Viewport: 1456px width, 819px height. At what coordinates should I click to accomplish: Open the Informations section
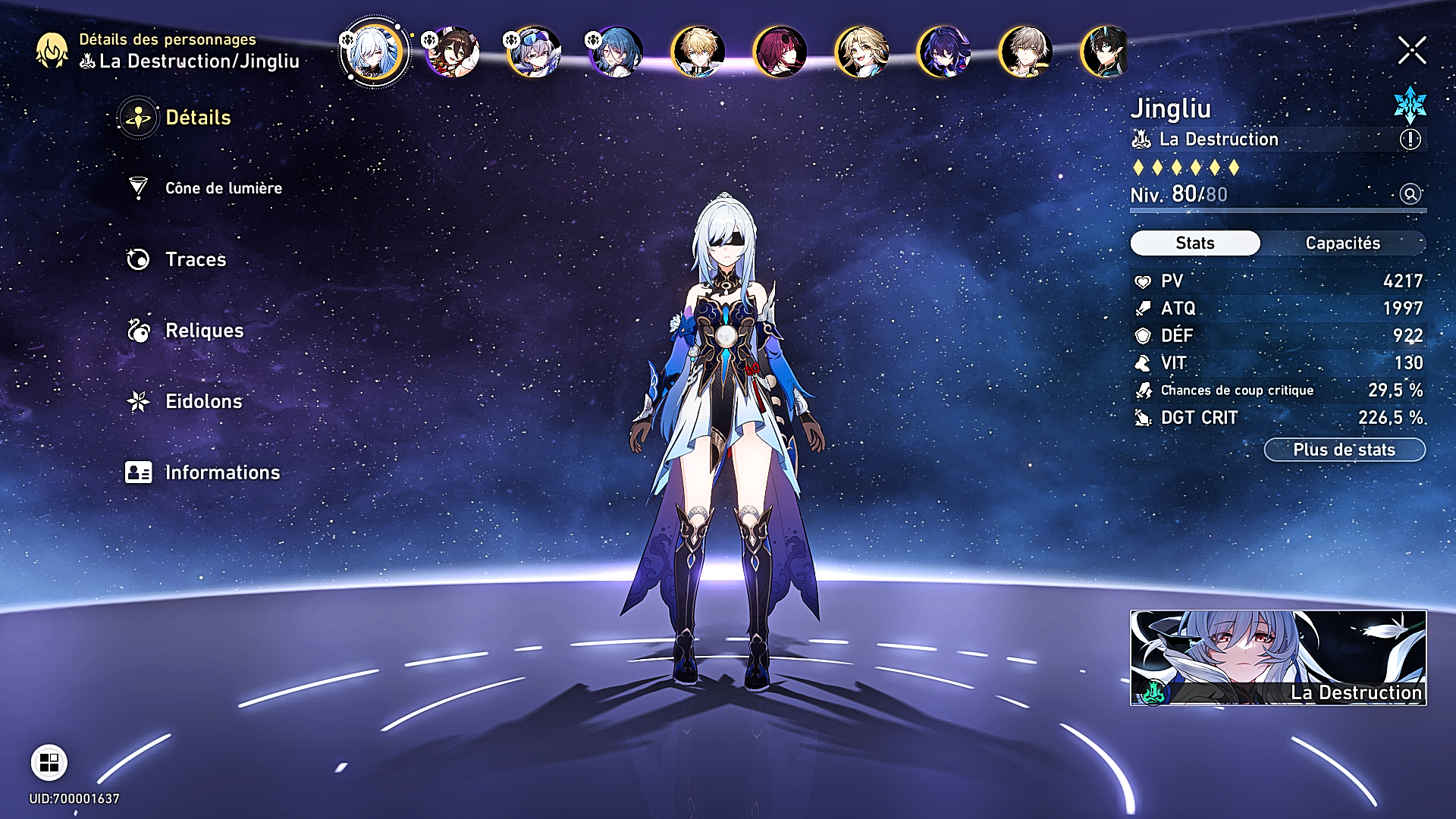(x=221, y=472)
